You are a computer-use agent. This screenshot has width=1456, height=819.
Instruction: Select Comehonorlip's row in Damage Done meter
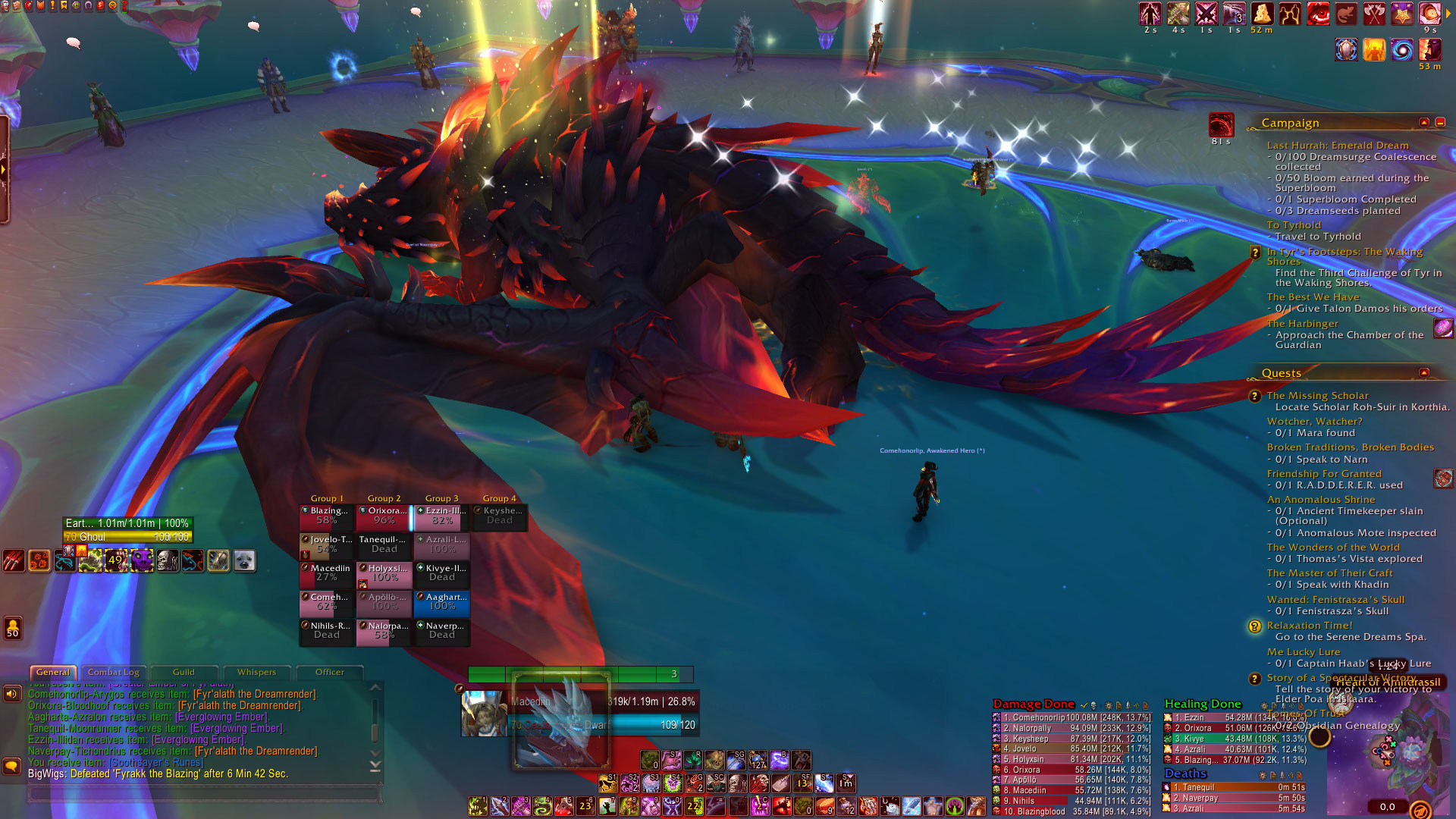(x=1071, y=717)
